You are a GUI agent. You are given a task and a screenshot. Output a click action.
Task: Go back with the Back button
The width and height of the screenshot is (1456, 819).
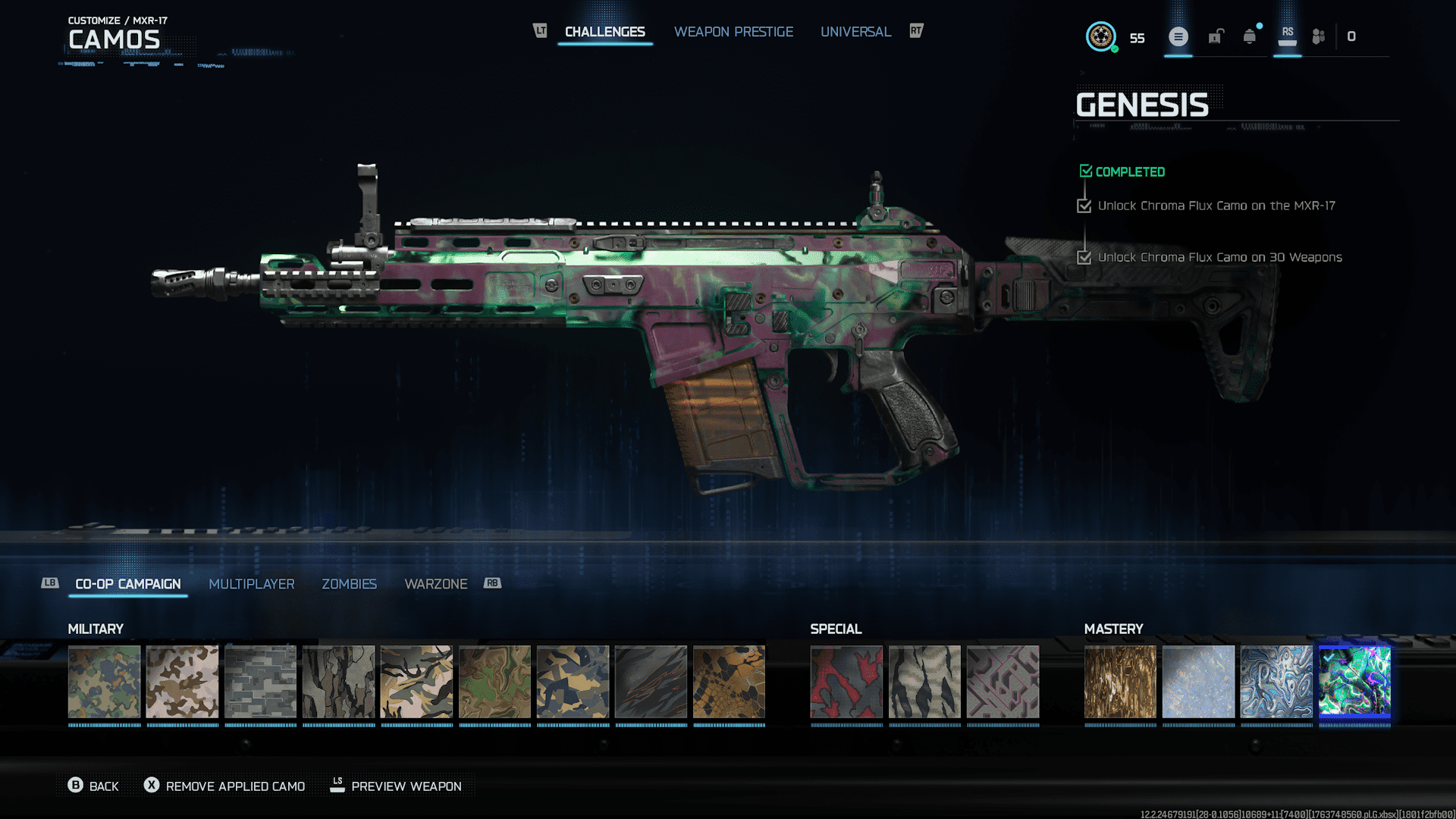tap(94, 786)
